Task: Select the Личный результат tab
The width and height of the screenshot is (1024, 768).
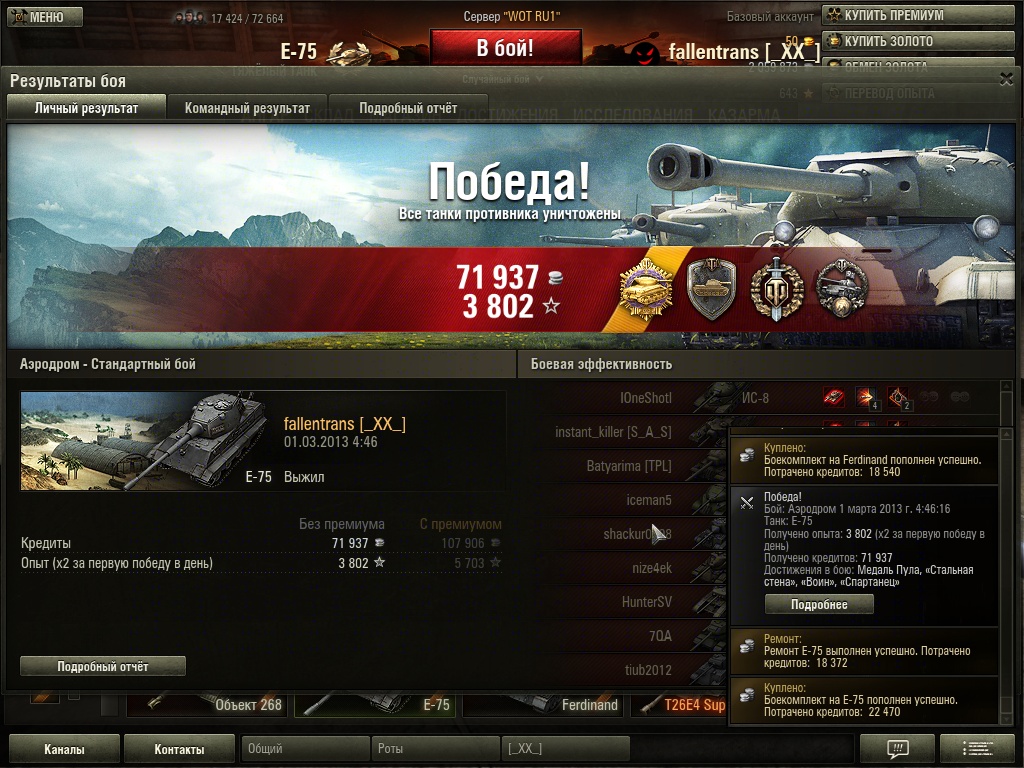Action: click(86, 108)
